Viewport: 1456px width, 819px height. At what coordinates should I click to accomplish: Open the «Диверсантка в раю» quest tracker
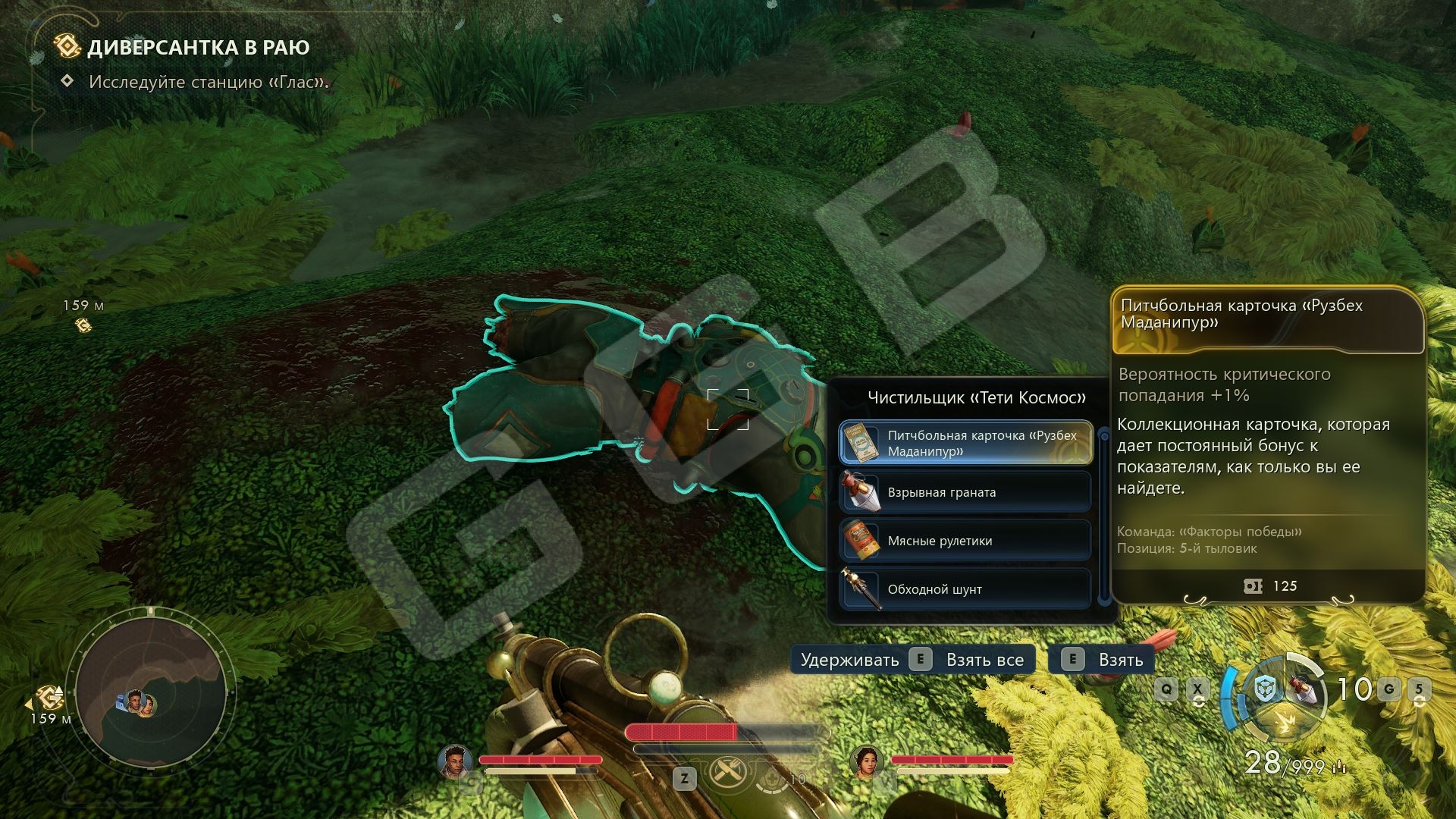[x=198, y=48]
